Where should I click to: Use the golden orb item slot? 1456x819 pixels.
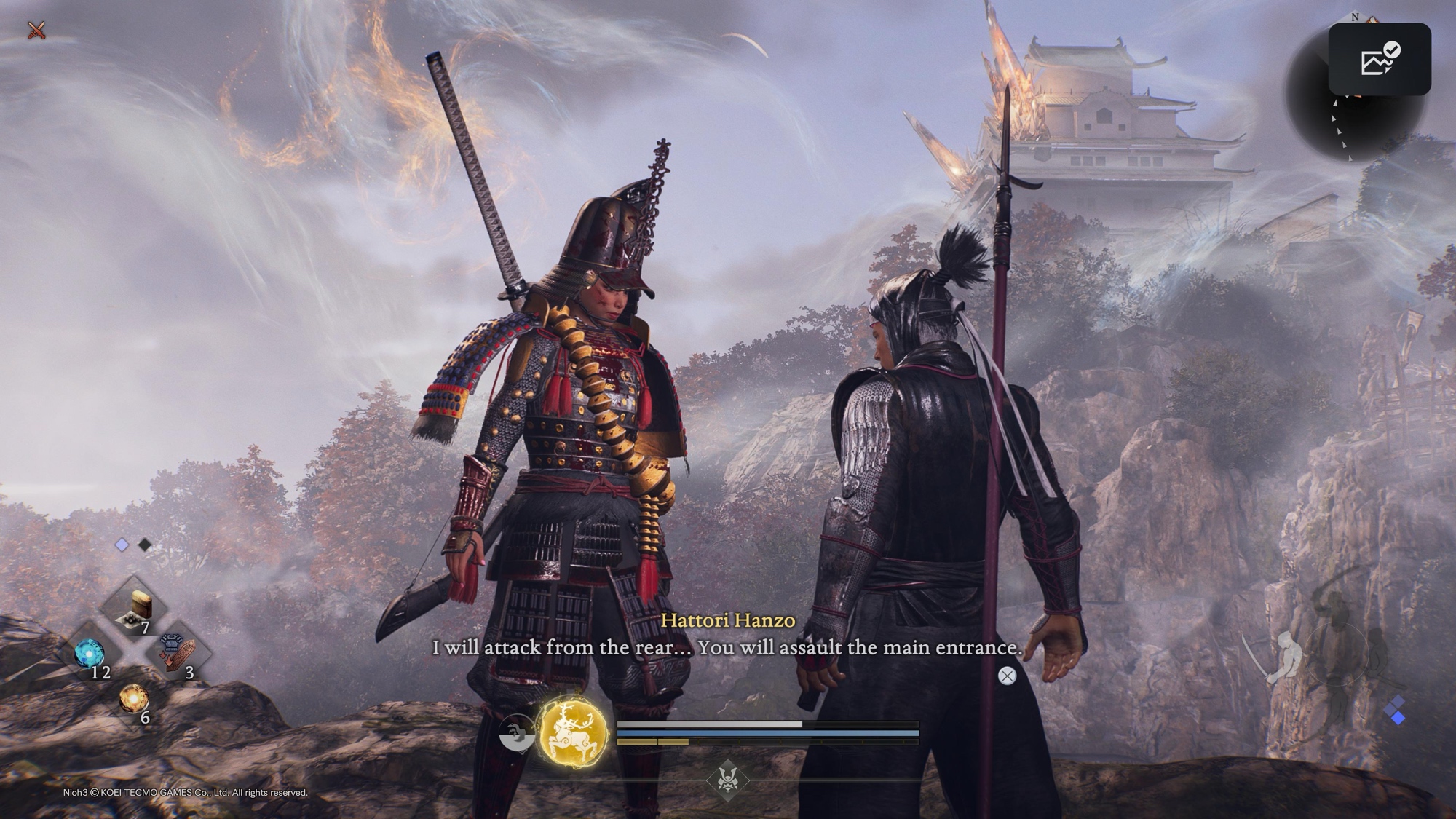pyautogui.click(x=133, y=700)
